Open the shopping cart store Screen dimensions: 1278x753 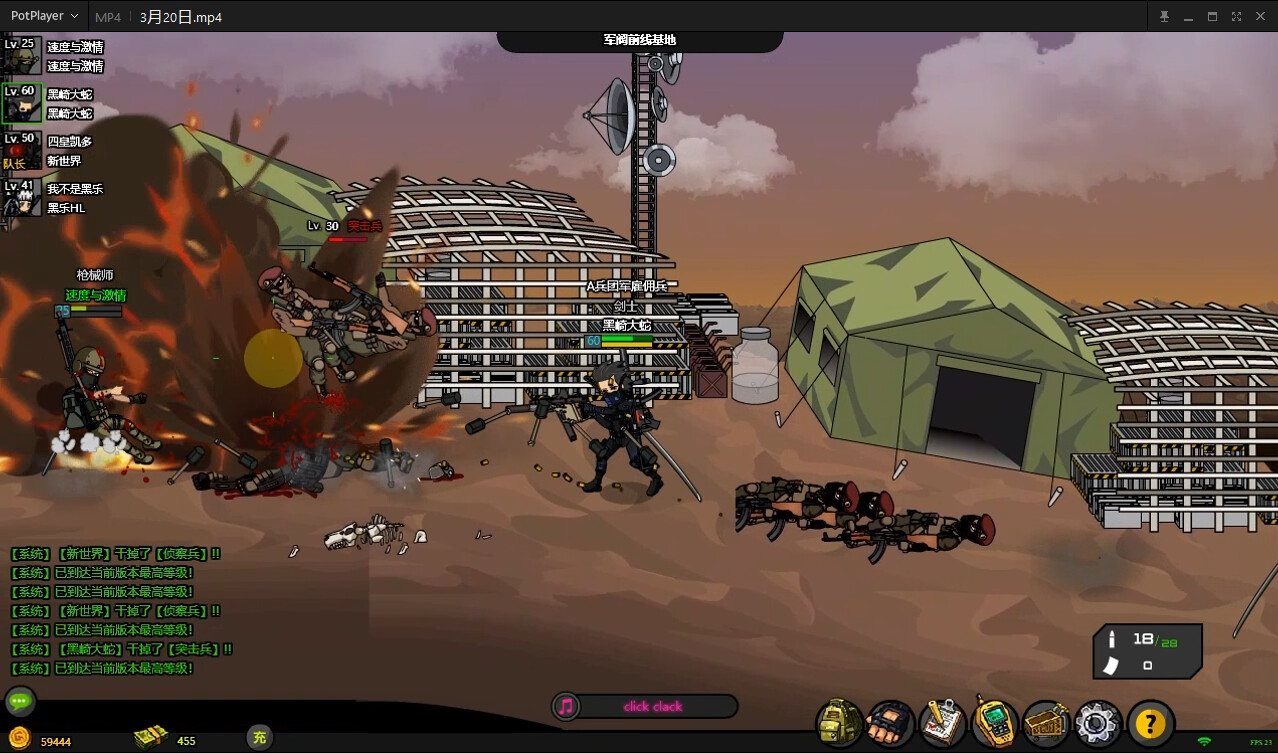click(1046, 722)
